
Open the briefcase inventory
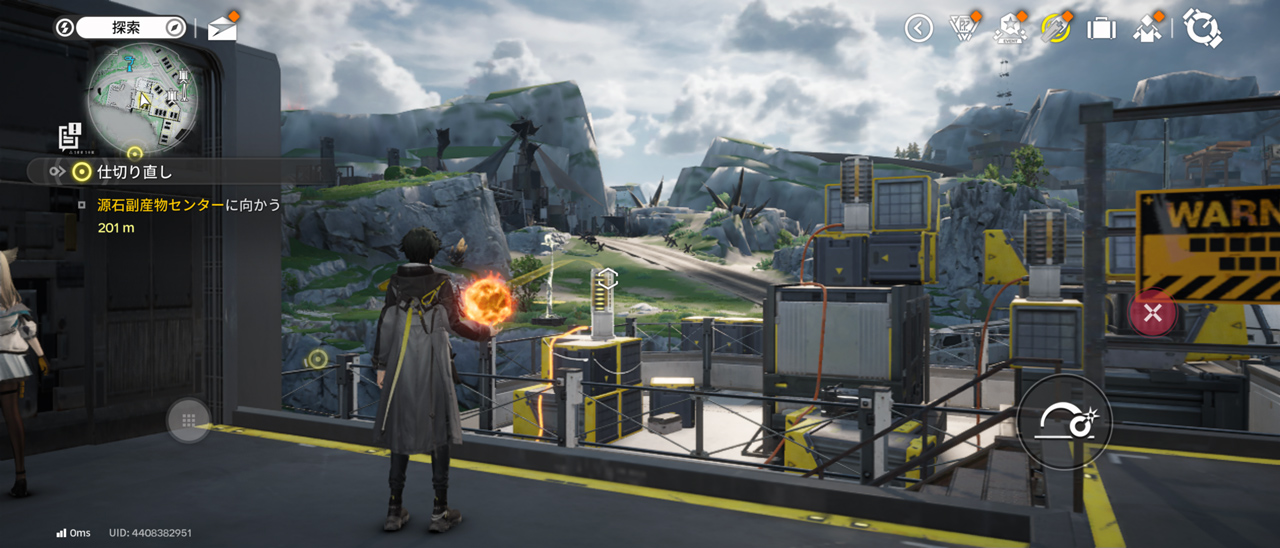[1101, 28]
